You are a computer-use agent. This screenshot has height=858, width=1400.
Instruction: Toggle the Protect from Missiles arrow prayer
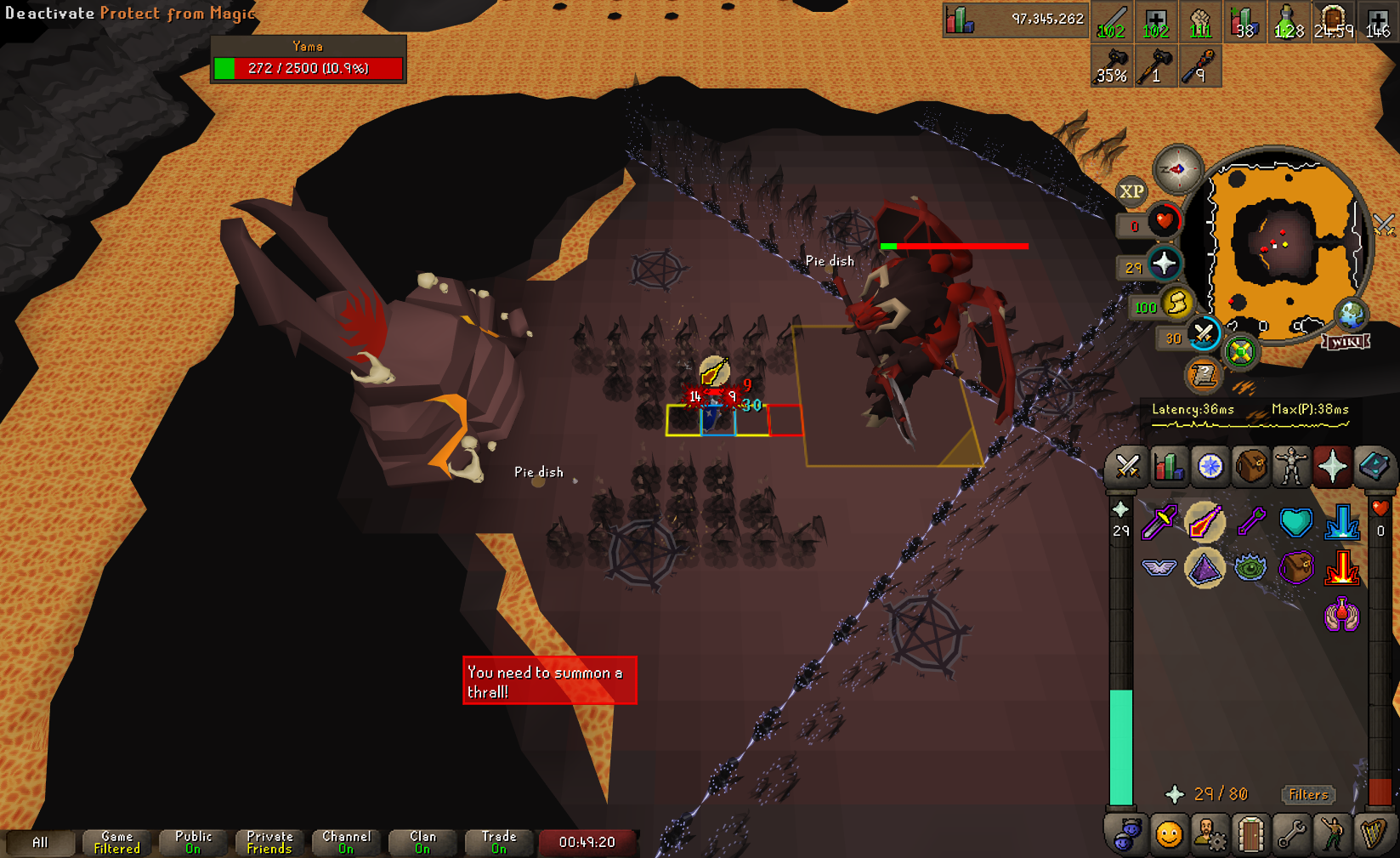tap(1251, 522)
